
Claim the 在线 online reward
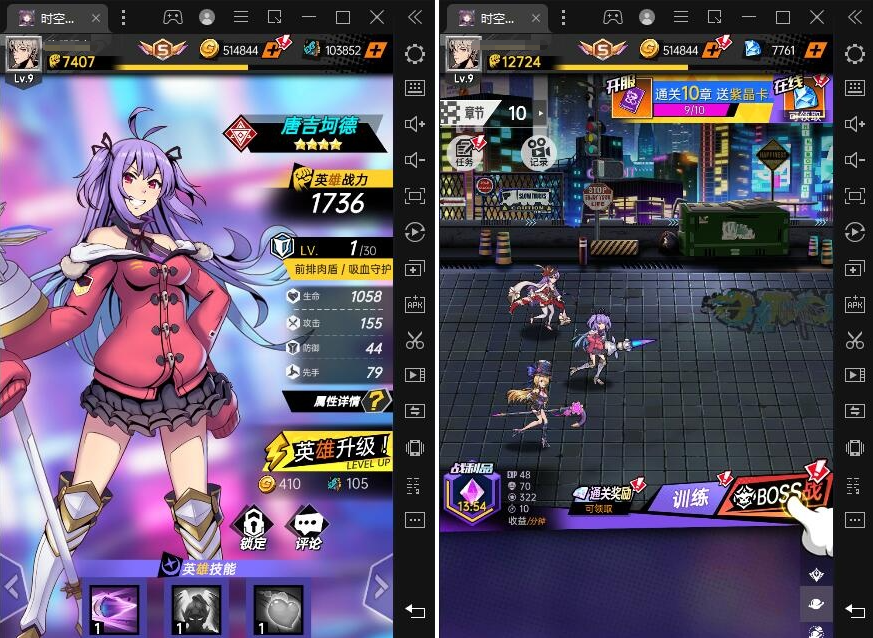pyautogui.click(x=805, y=98)
